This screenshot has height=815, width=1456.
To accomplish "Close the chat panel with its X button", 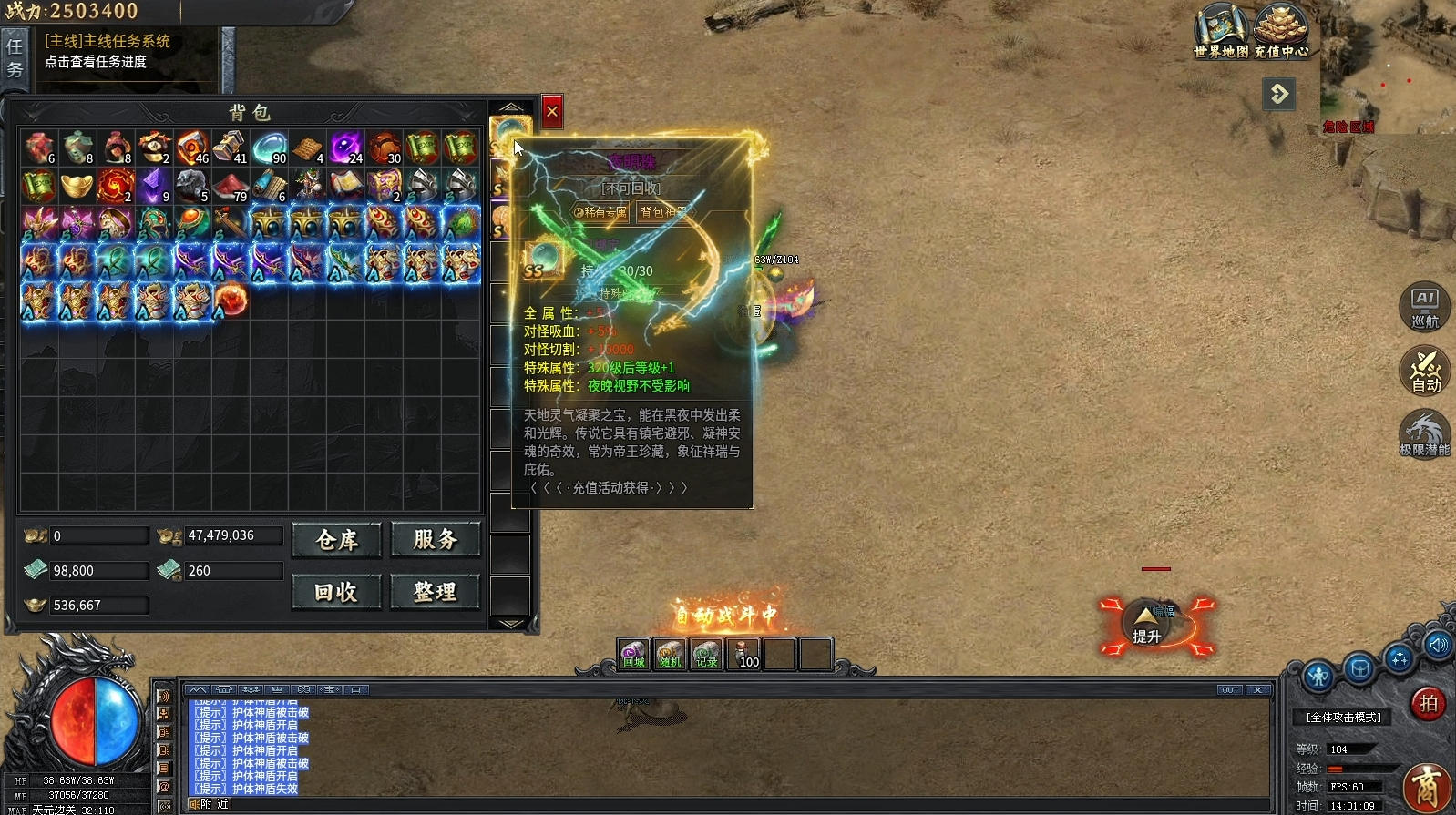I will 1258,690.
